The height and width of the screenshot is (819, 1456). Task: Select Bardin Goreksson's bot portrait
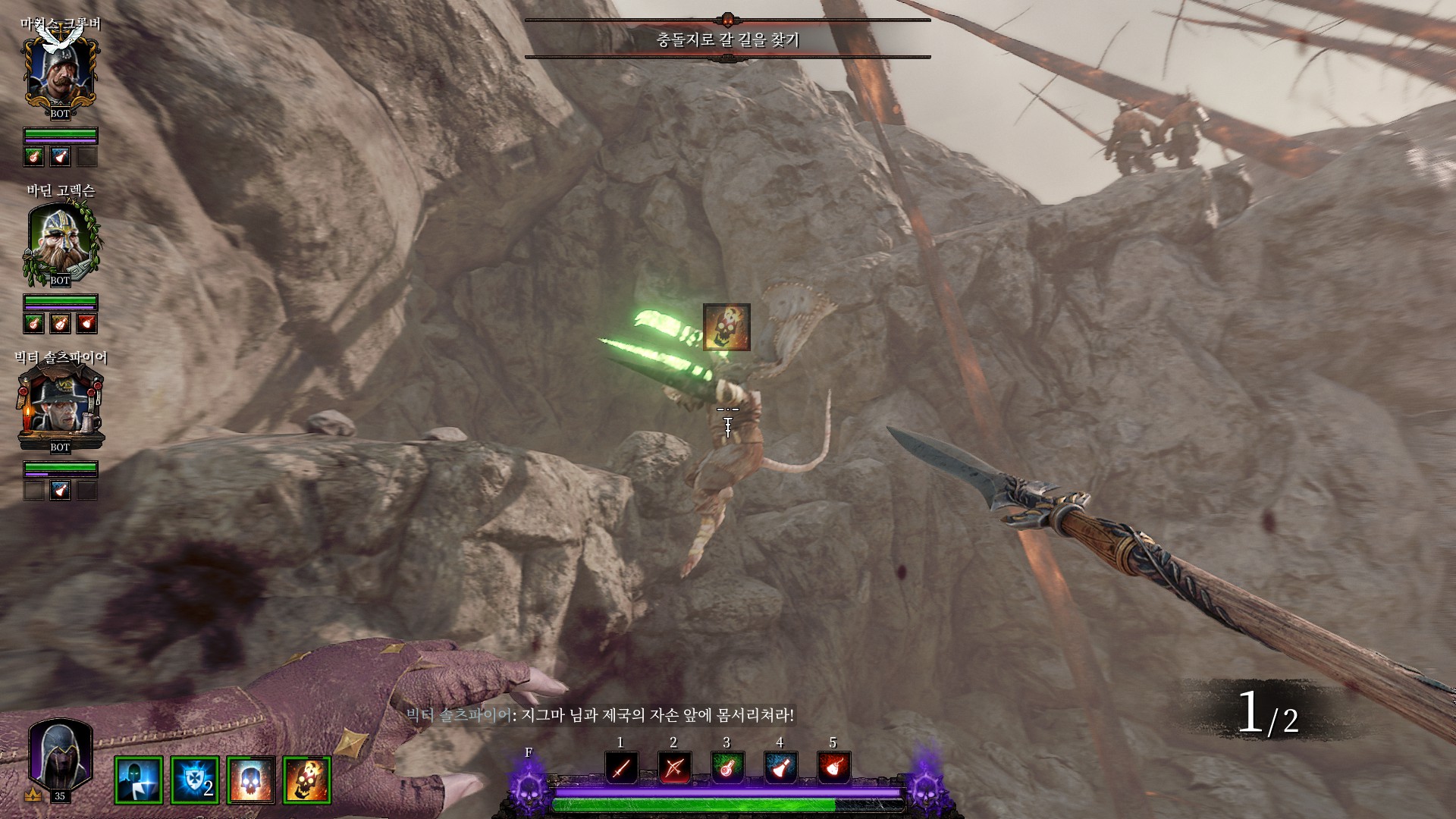point(60,243)
